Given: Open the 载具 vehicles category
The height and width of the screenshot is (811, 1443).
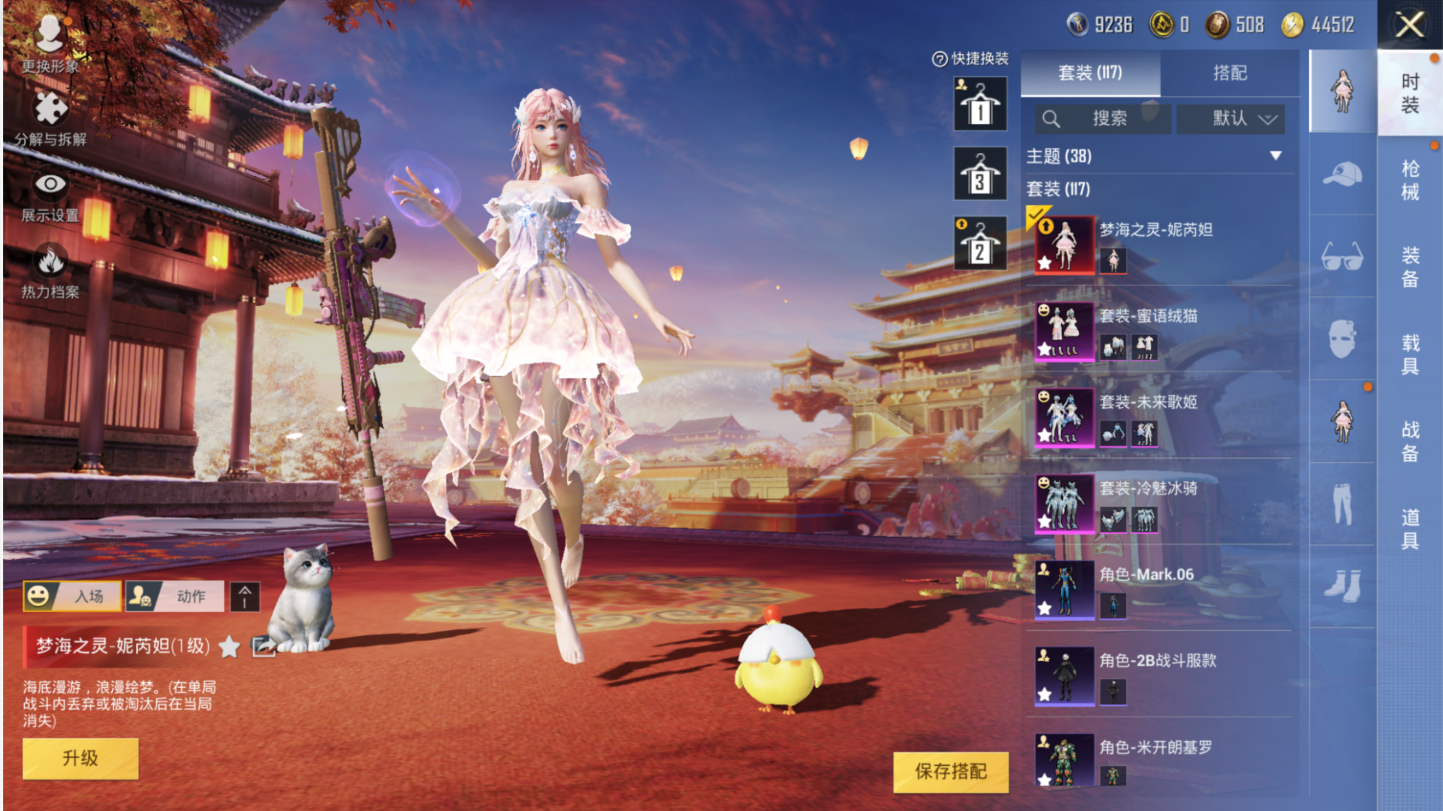Looking at the screenshot, I should [1410, 354].
